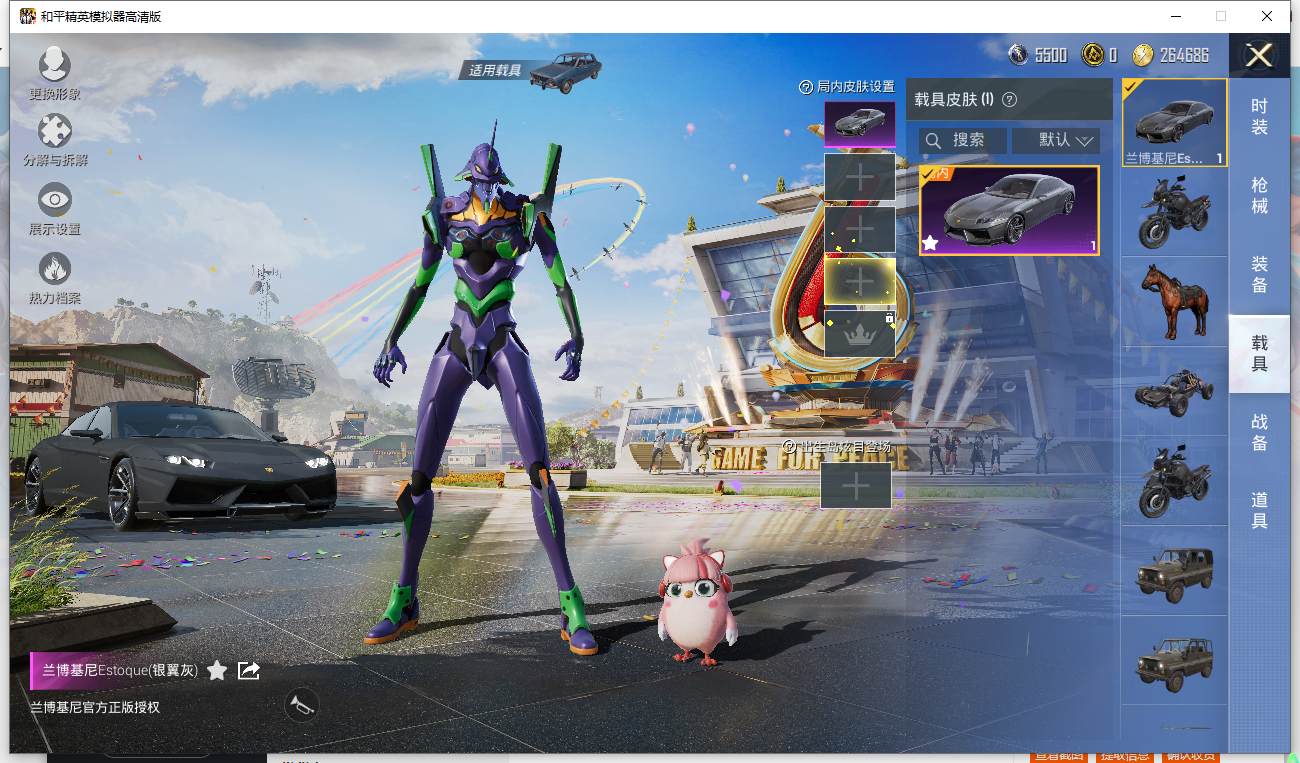
Task: Select the 载具 vehicles tab
Action: (x=1259, y=353)
